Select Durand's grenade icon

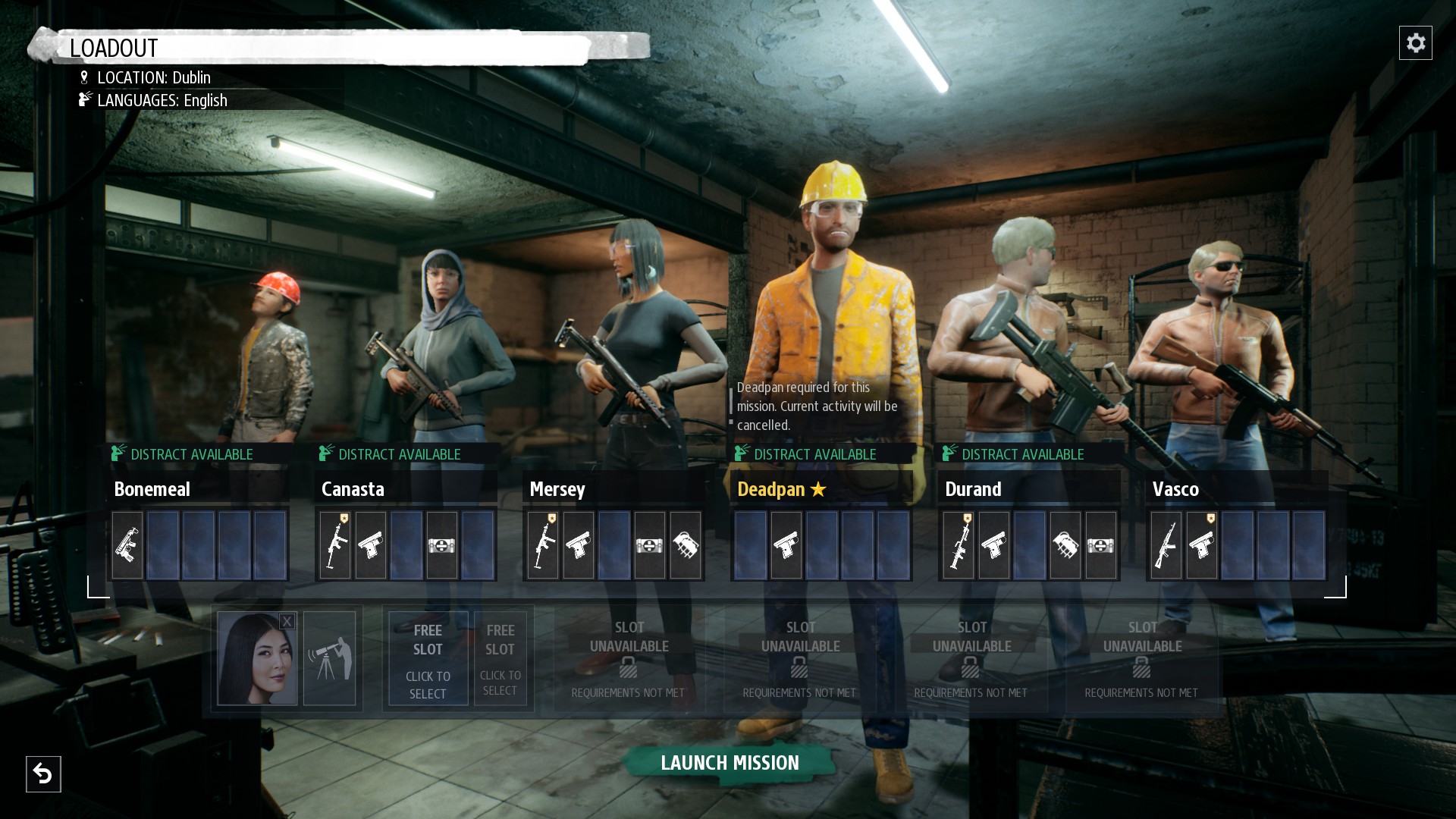click(x=1065, y=544)
